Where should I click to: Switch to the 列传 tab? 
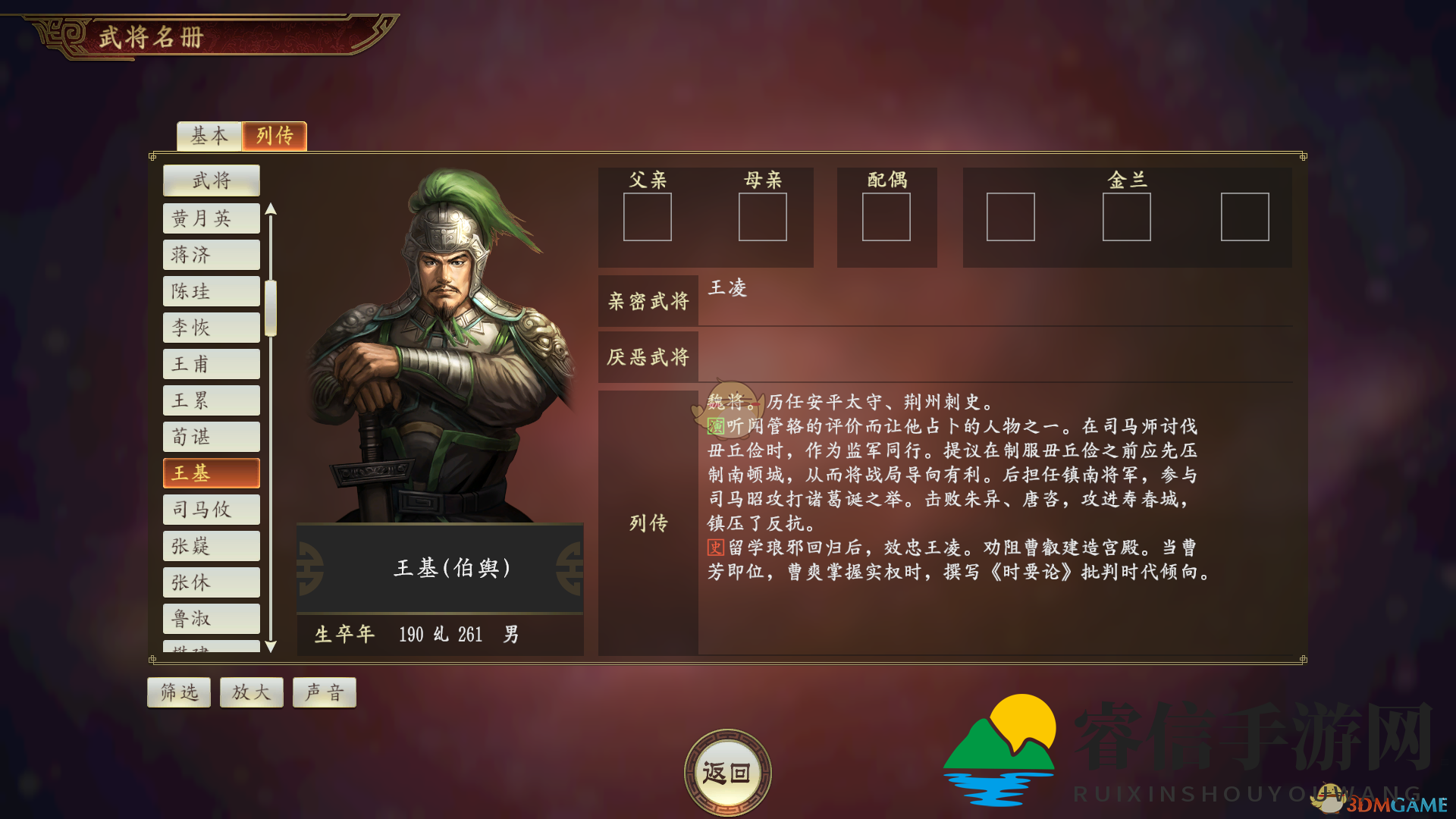[x=274, y=136]
